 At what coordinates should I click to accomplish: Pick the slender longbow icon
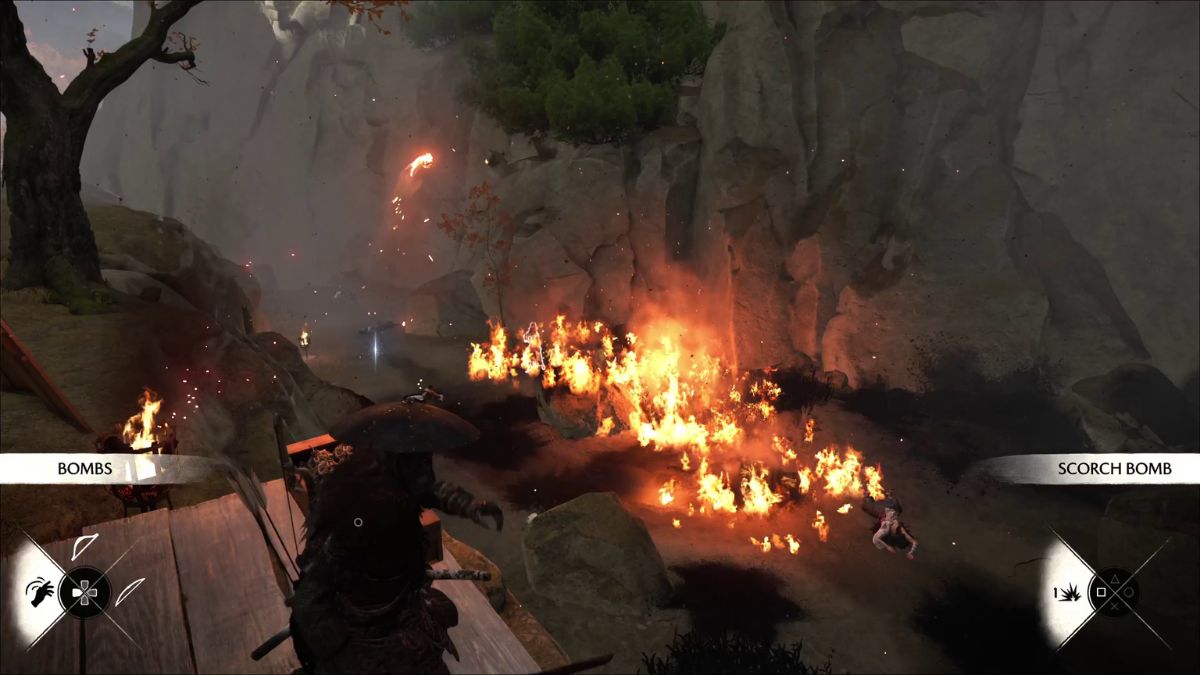point(129,591)
